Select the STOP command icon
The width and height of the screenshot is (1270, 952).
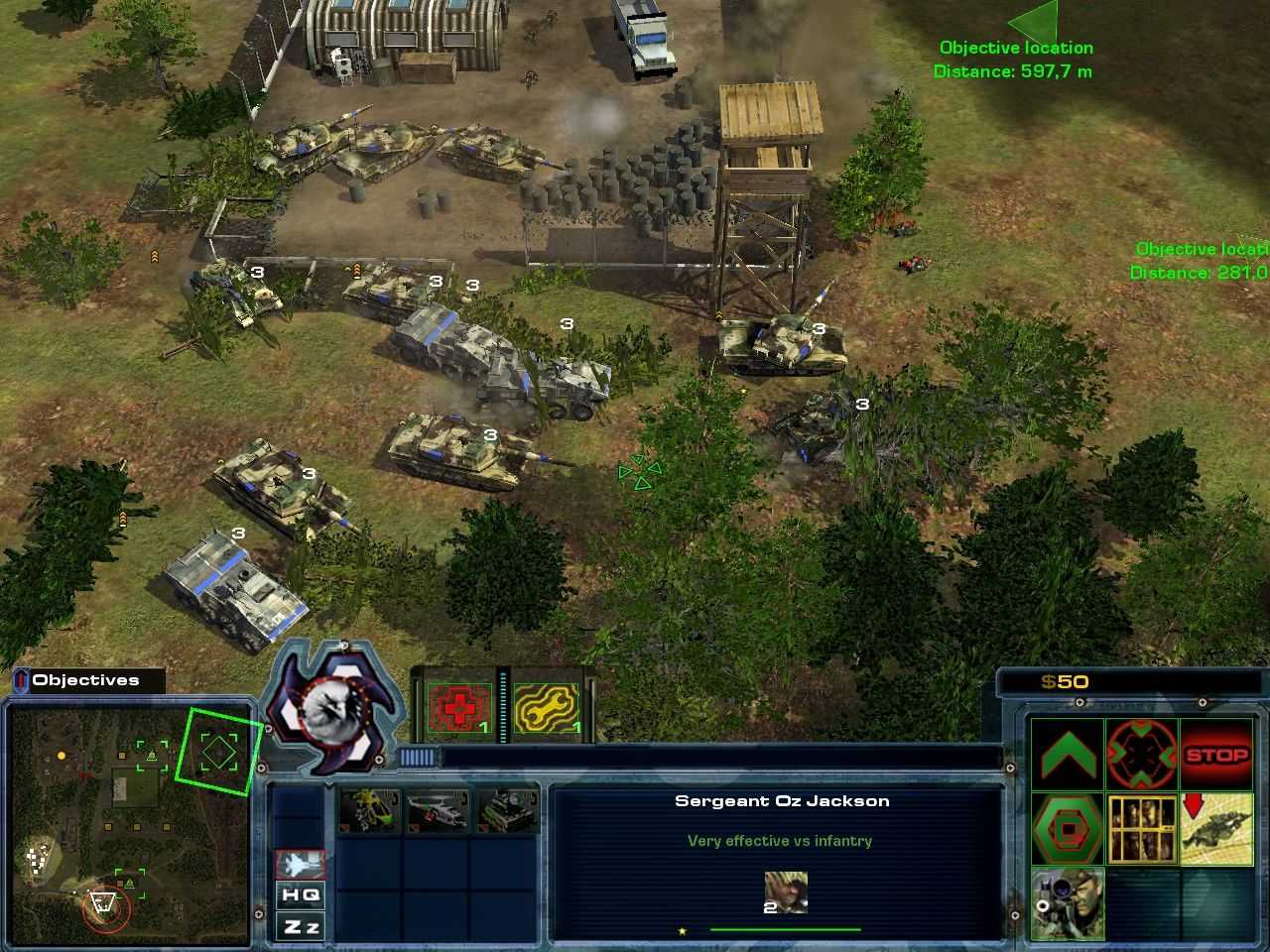[1217, 756]
